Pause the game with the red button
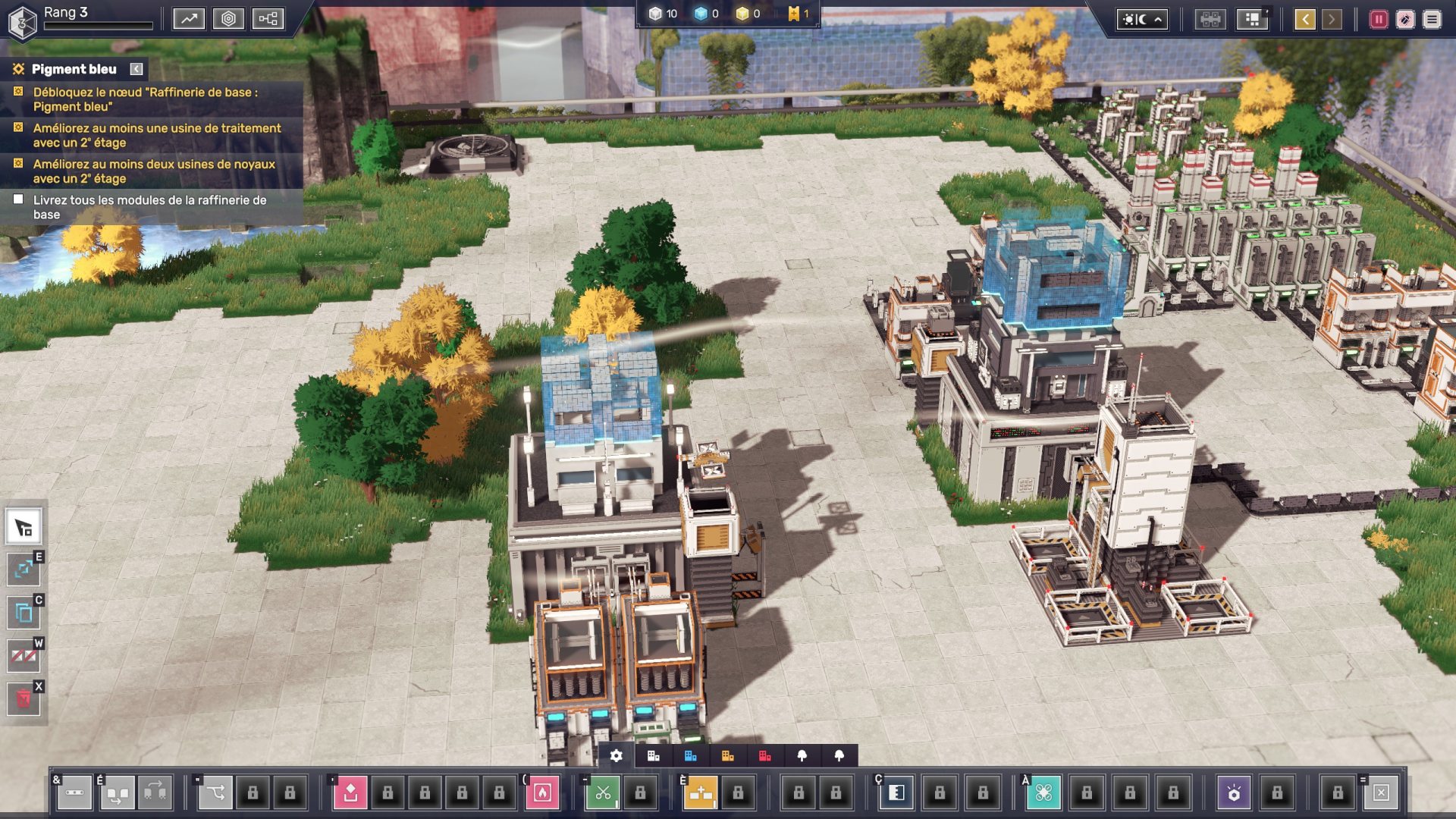1456x819 pixels. coord(1379,19)
